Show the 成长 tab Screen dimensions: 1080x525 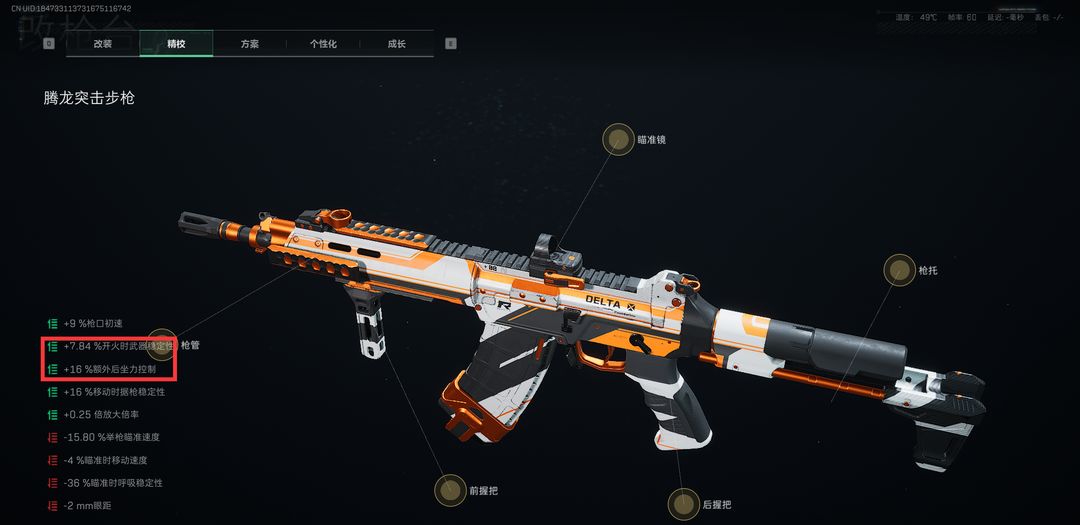(x=397, y=44)
